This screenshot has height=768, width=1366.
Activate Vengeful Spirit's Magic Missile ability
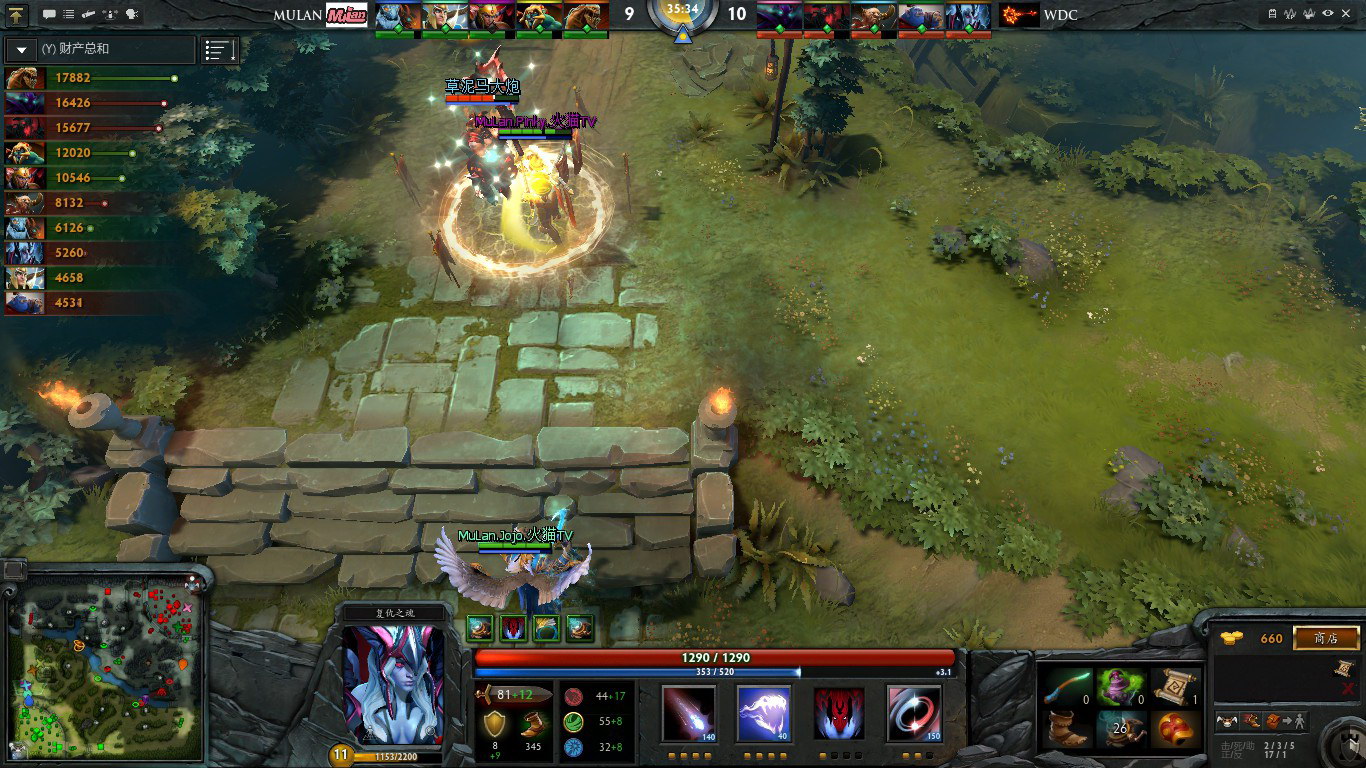[x=689, y=713]
